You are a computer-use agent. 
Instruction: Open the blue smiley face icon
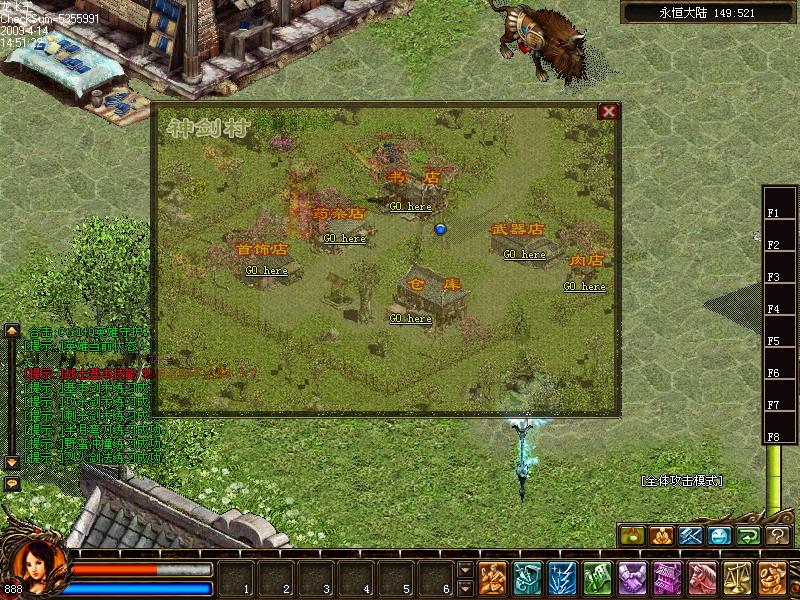pos(720,536)
